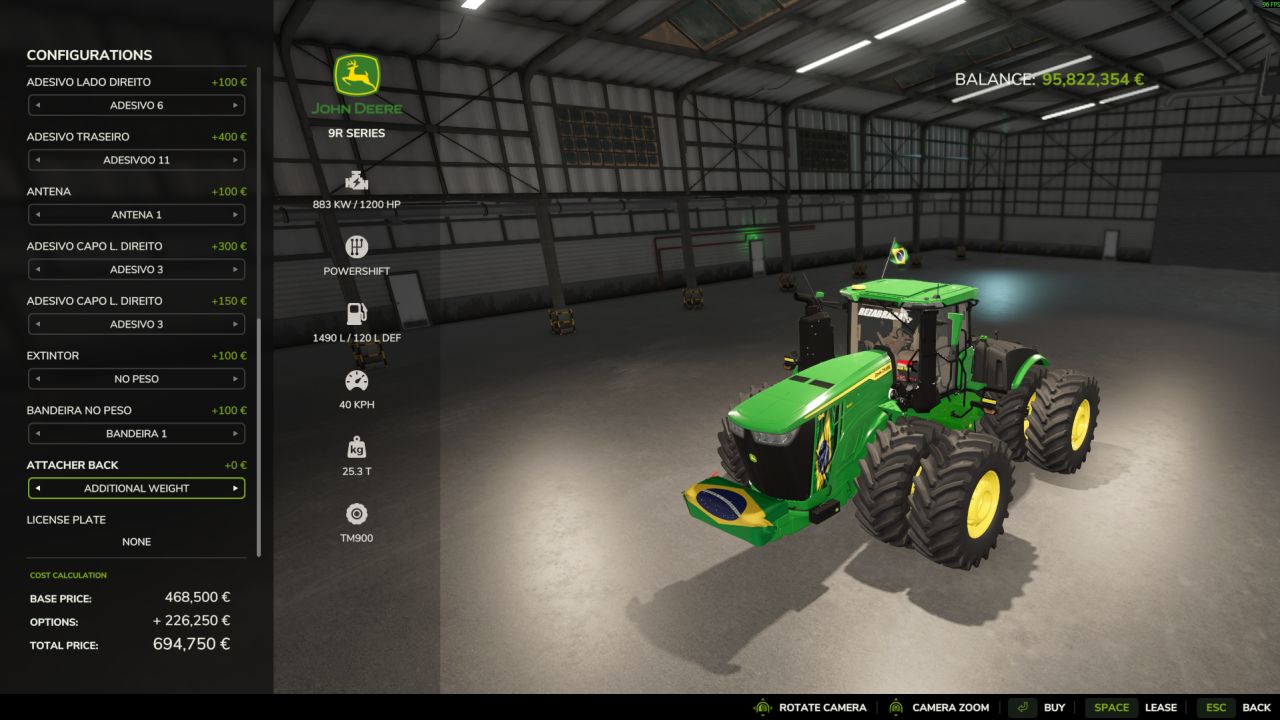Open the License Plate setting

click(136, 541)
